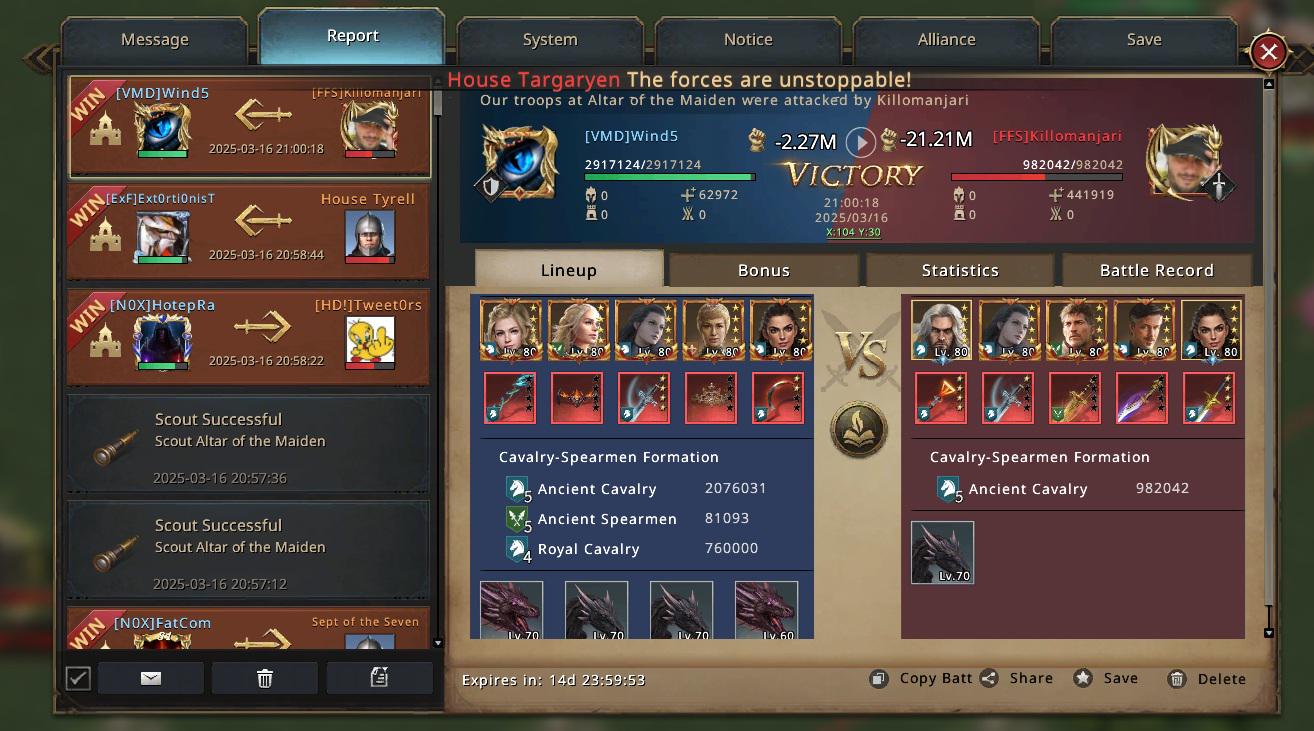
Task: Toggle the select-all reports checkbox
Action: 78,678
